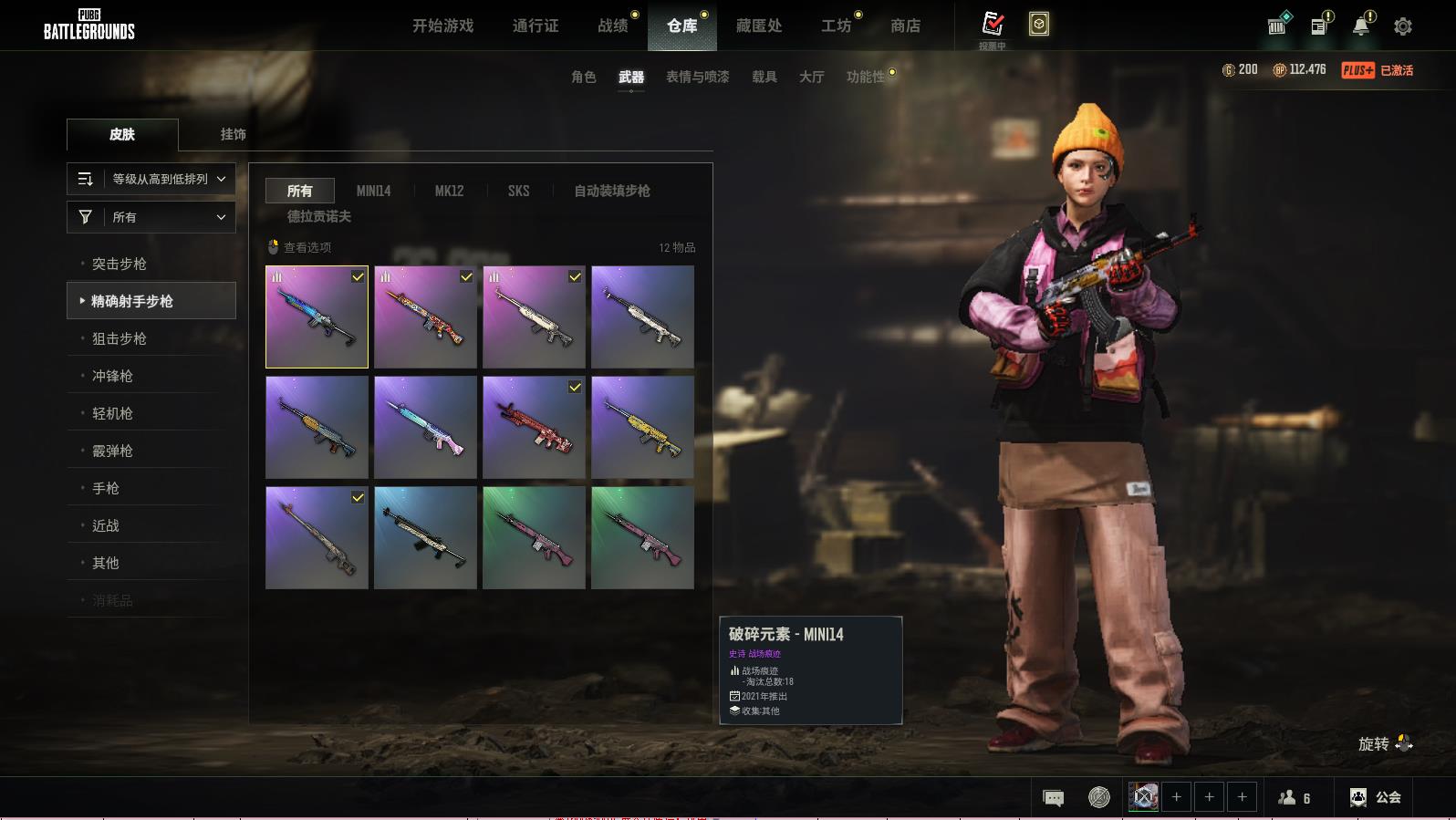This screenshot has width=1456, height=820.
Task: Open the 载具 vehicles tab
Action: click(764, 77)
